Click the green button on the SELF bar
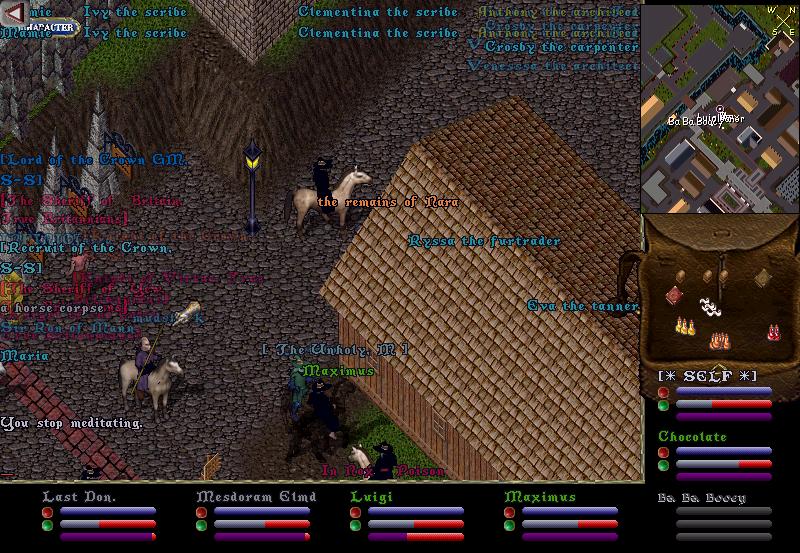The width and height of the screenshot is (800, 553). coord(663,405)
